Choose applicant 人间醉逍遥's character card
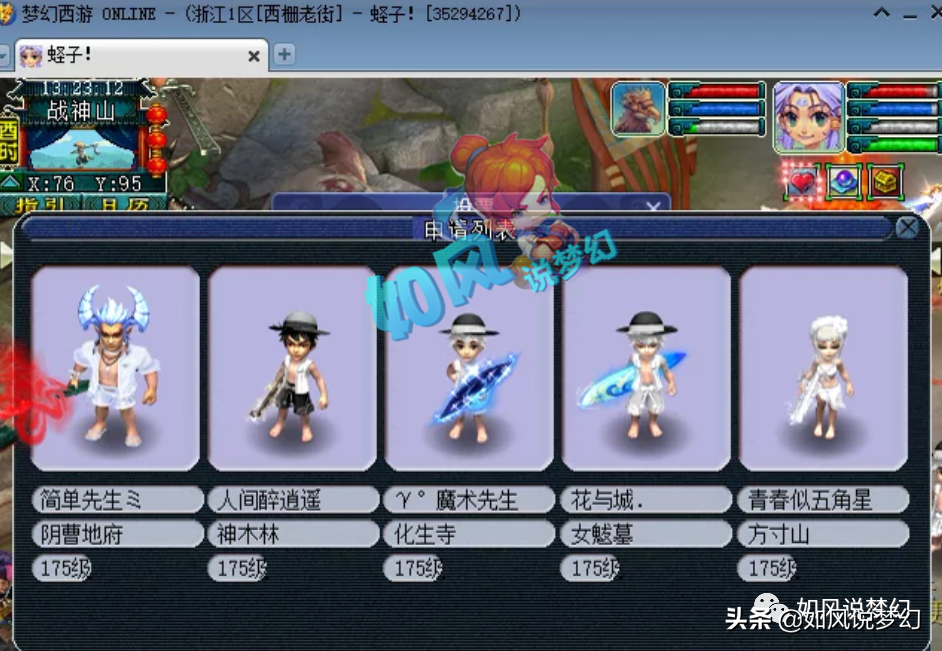The height and width of the screenshot is (651, 942). [292, 368]
